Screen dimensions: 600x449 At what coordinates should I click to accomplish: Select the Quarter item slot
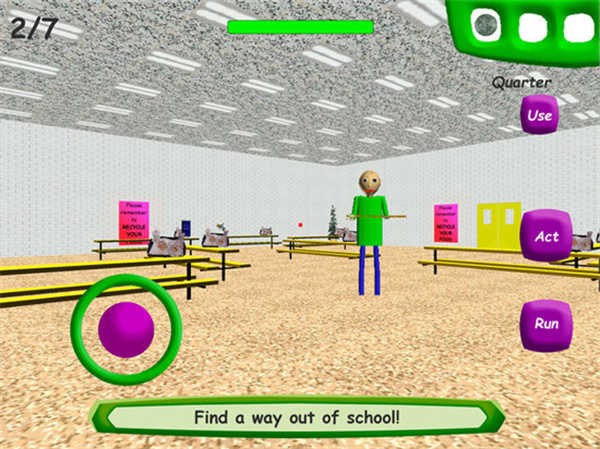[x=487, y=26]
